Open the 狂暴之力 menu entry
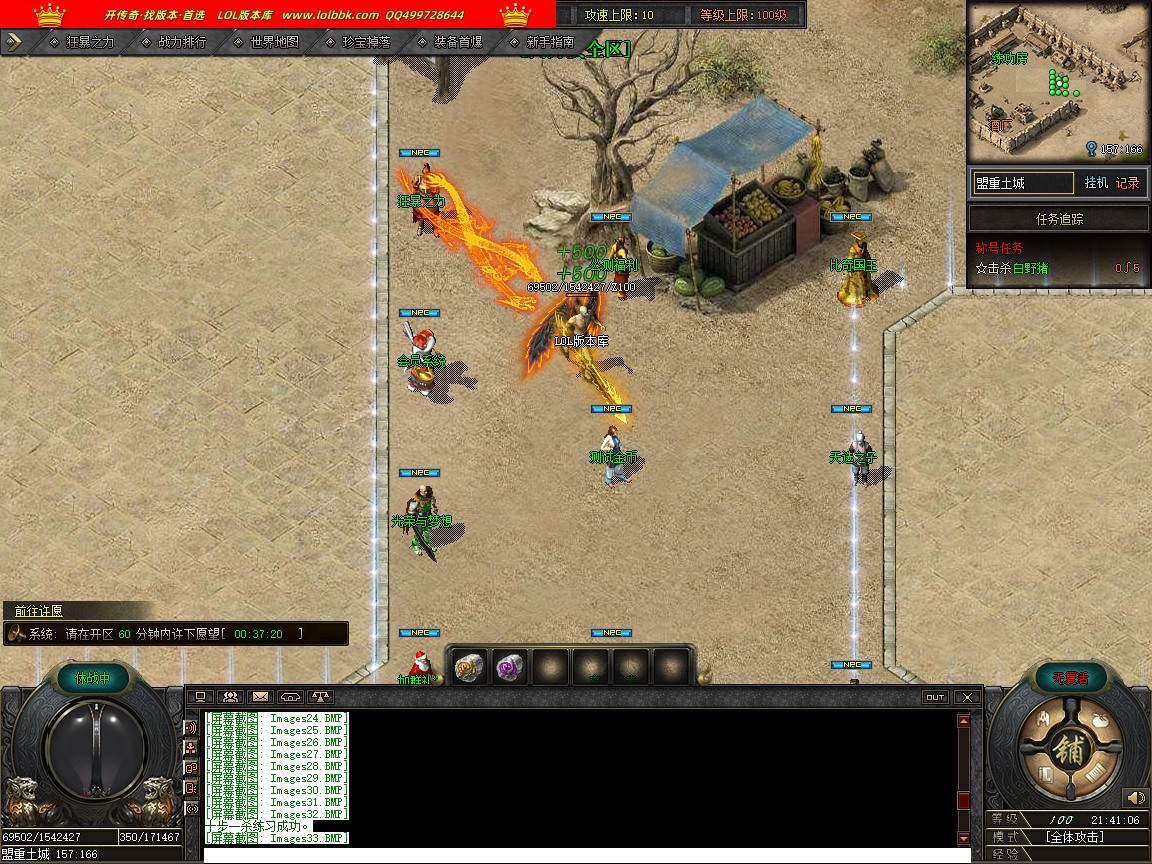This screenshot has width=1152, height=864. 89,42
